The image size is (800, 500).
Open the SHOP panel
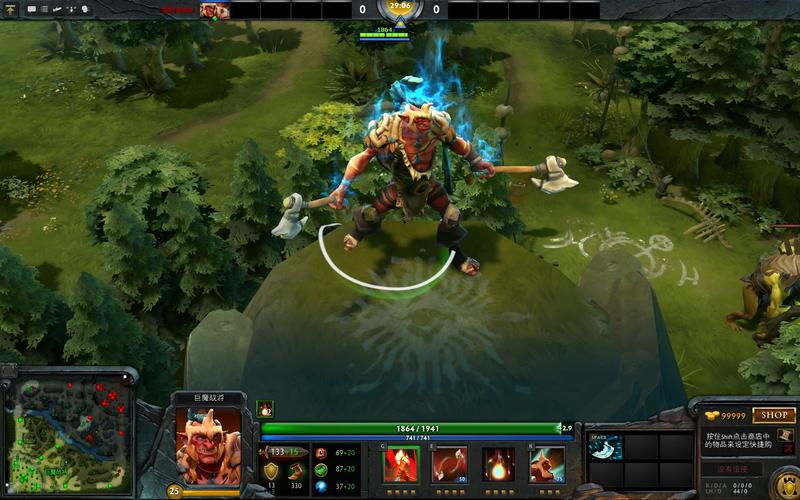(774, 415)
